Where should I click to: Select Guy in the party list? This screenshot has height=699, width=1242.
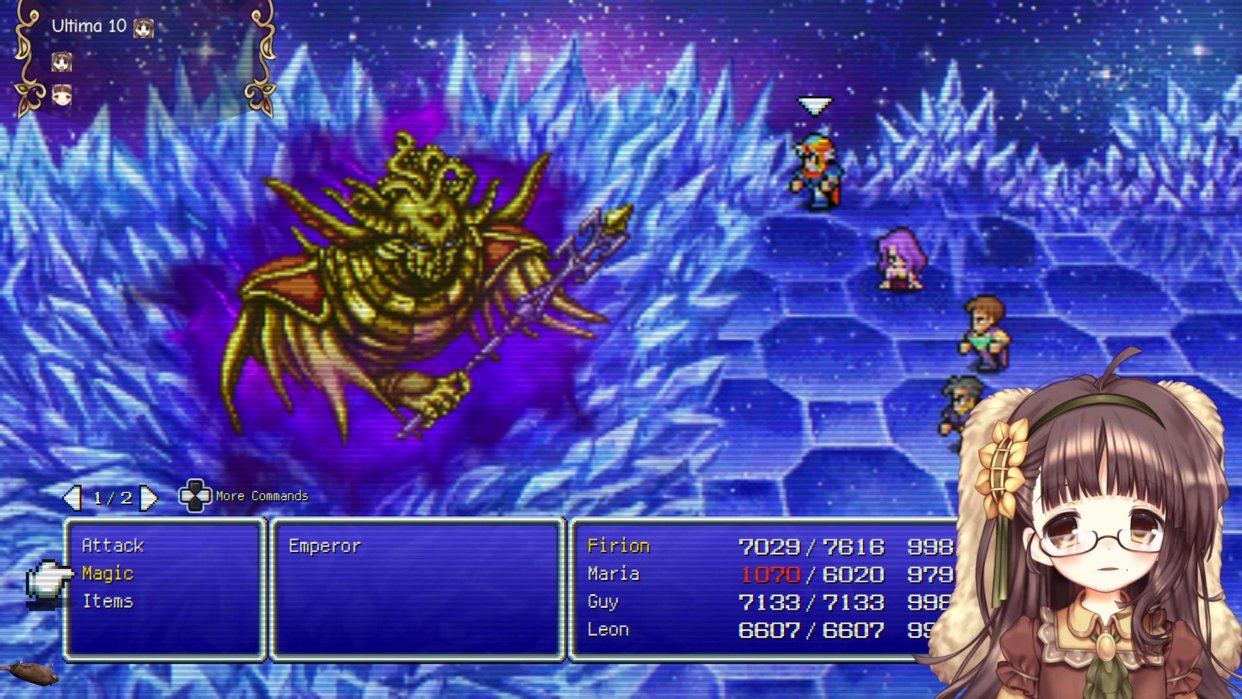point(603,602)
